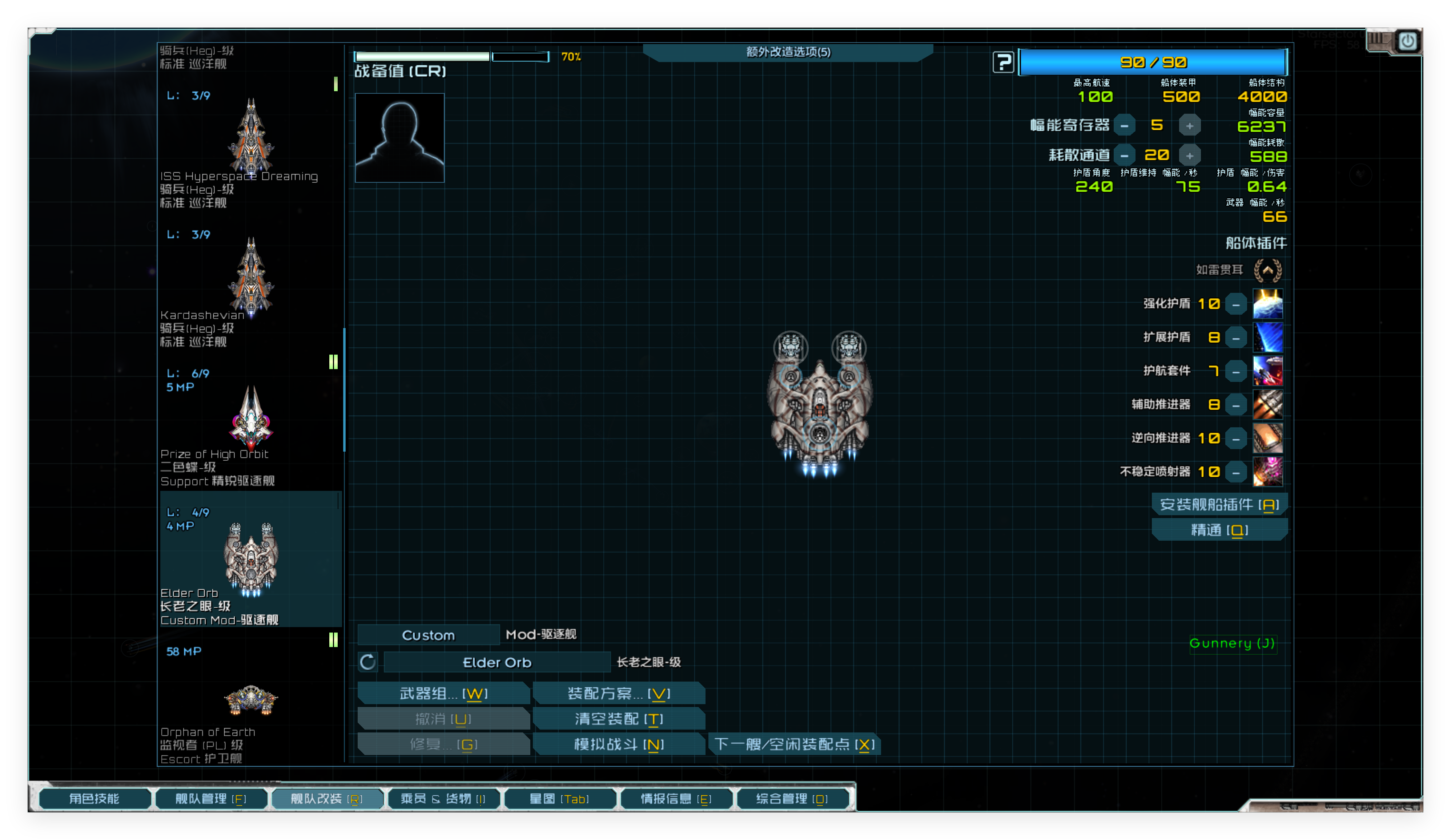Remove the 强化护盾 hullmod
1451x840 pixels.
click(1236, 304)
